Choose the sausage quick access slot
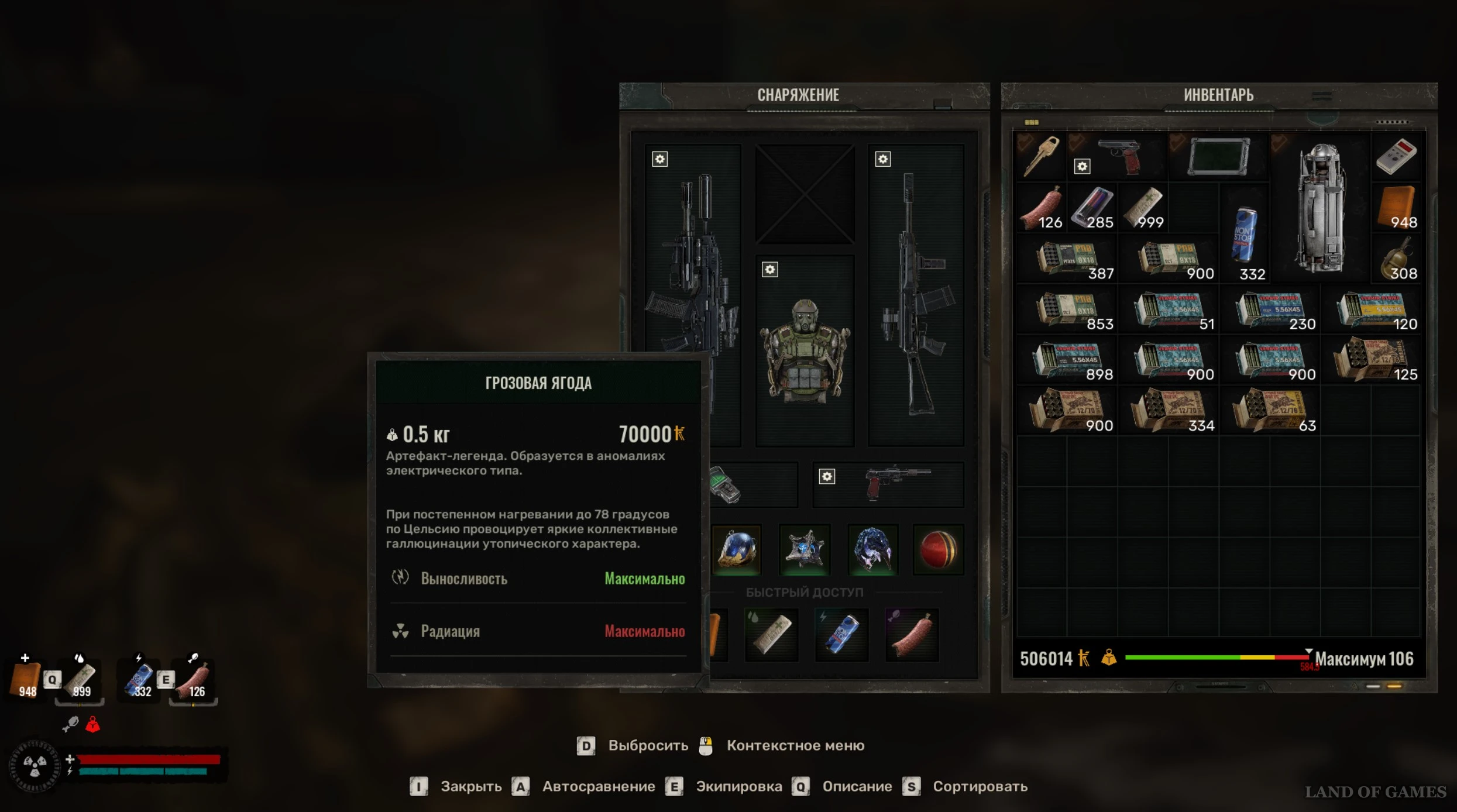 pos(912,634)
